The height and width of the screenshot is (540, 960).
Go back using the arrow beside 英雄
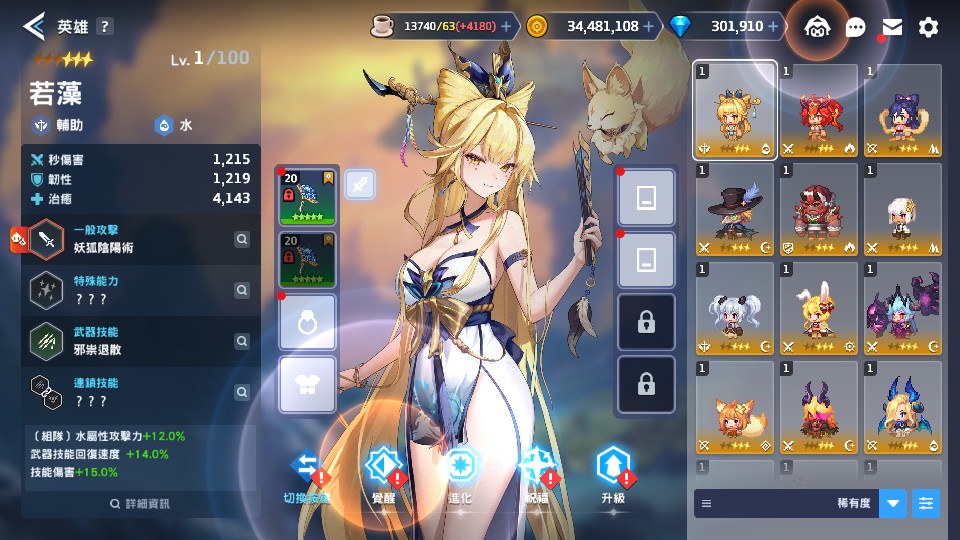[x=34, y=26]
